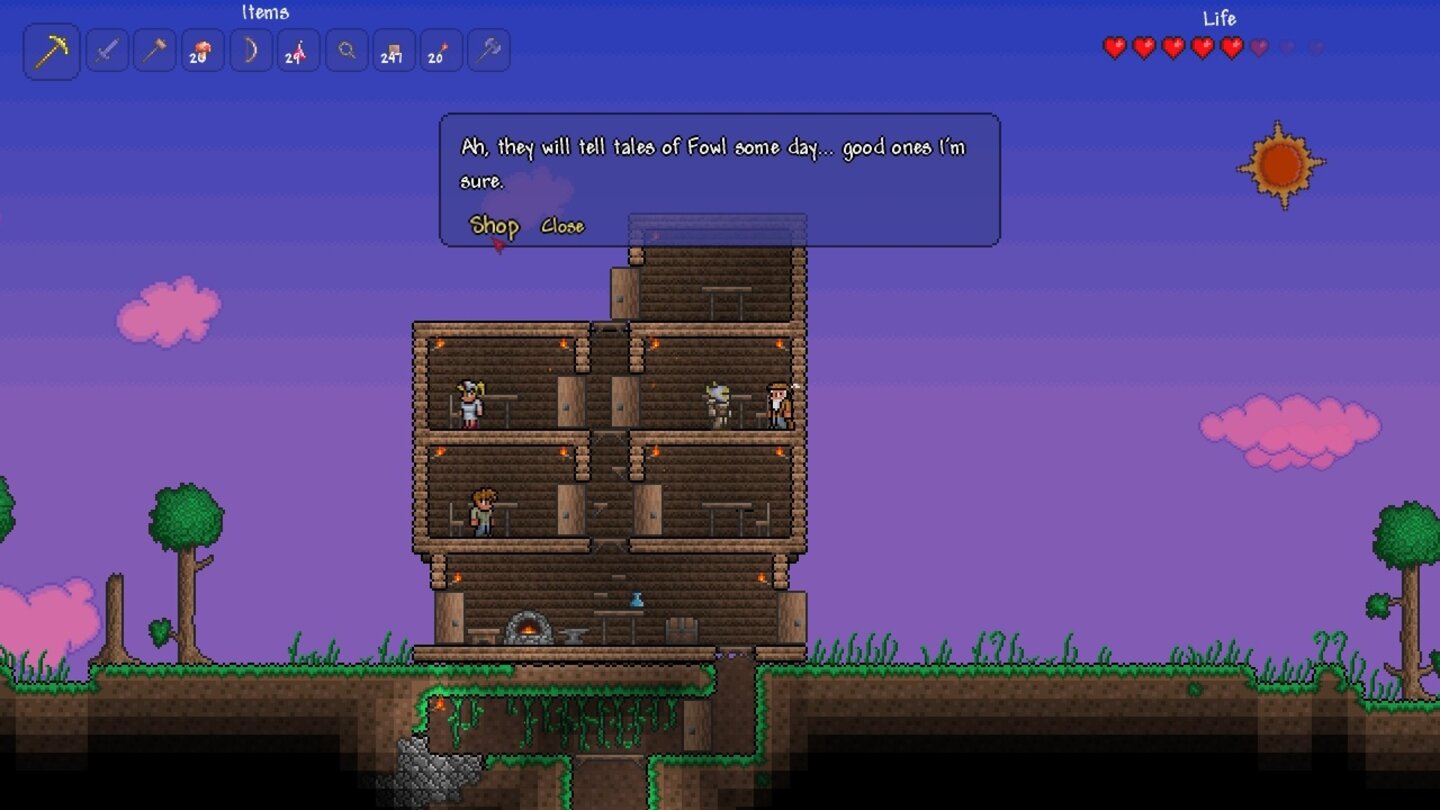Select the lens in slot seven
Viewport: 1440px width, 810px height.
click(x=344, y=50)
